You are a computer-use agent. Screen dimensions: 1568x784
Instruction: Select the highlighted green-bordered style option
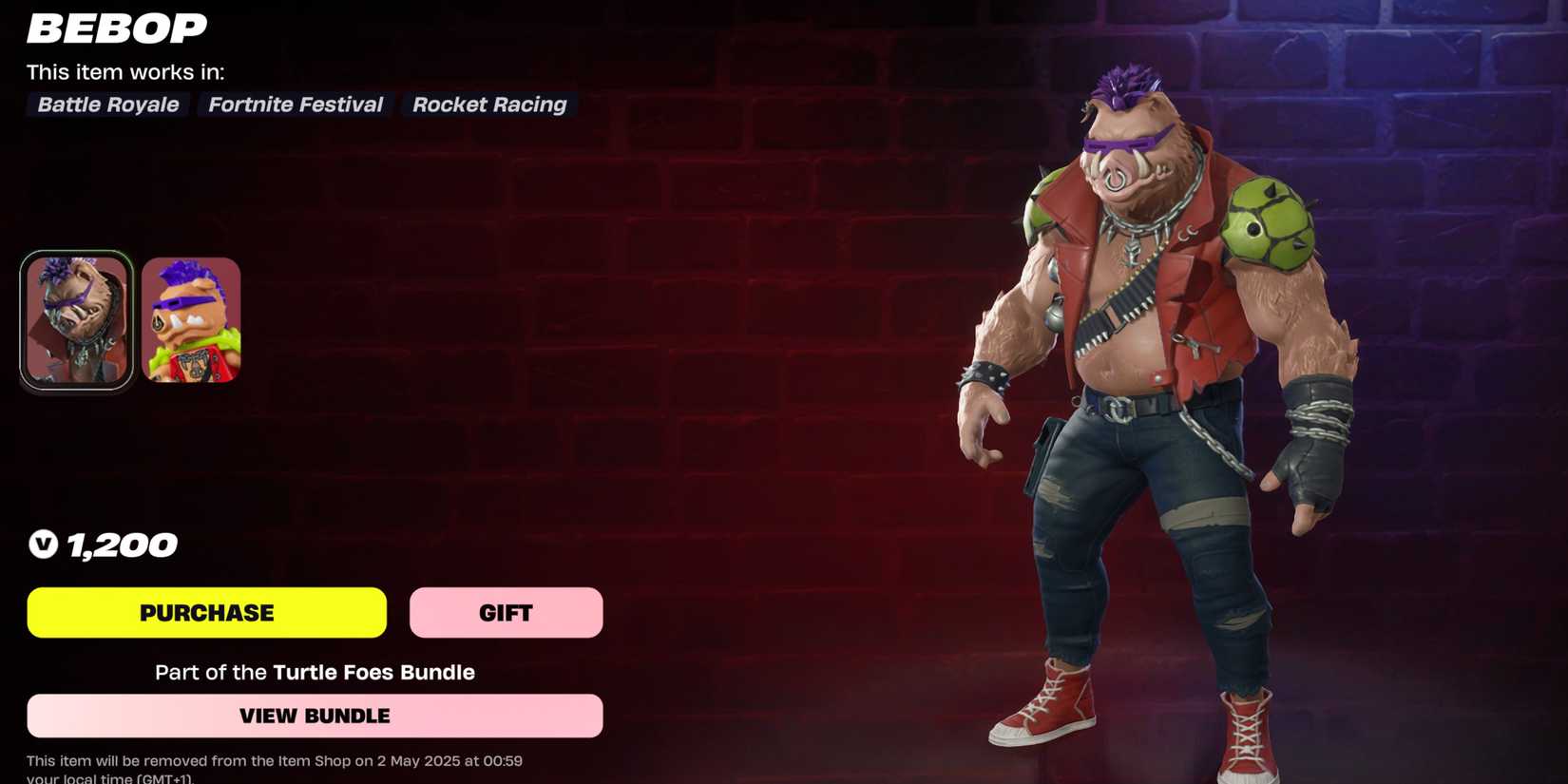click(77, 318)
